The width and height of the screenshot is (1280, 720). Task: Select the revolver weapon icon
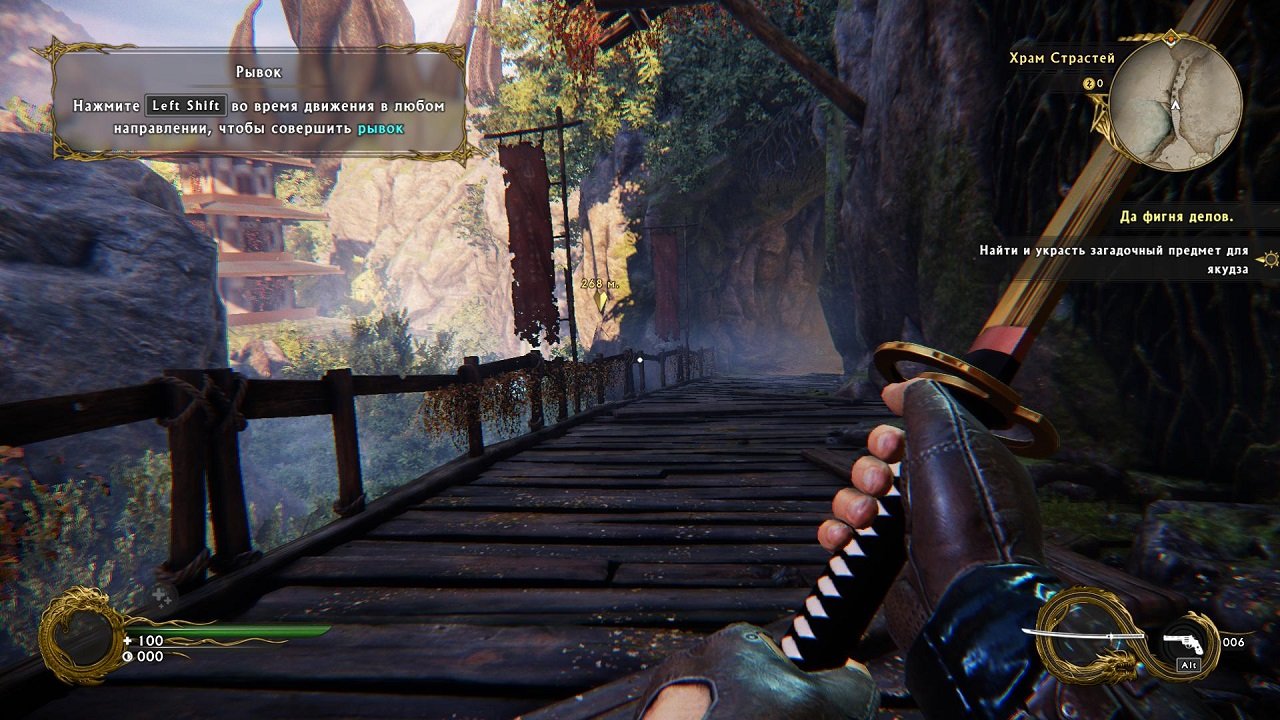click(x=1182, y=644)
